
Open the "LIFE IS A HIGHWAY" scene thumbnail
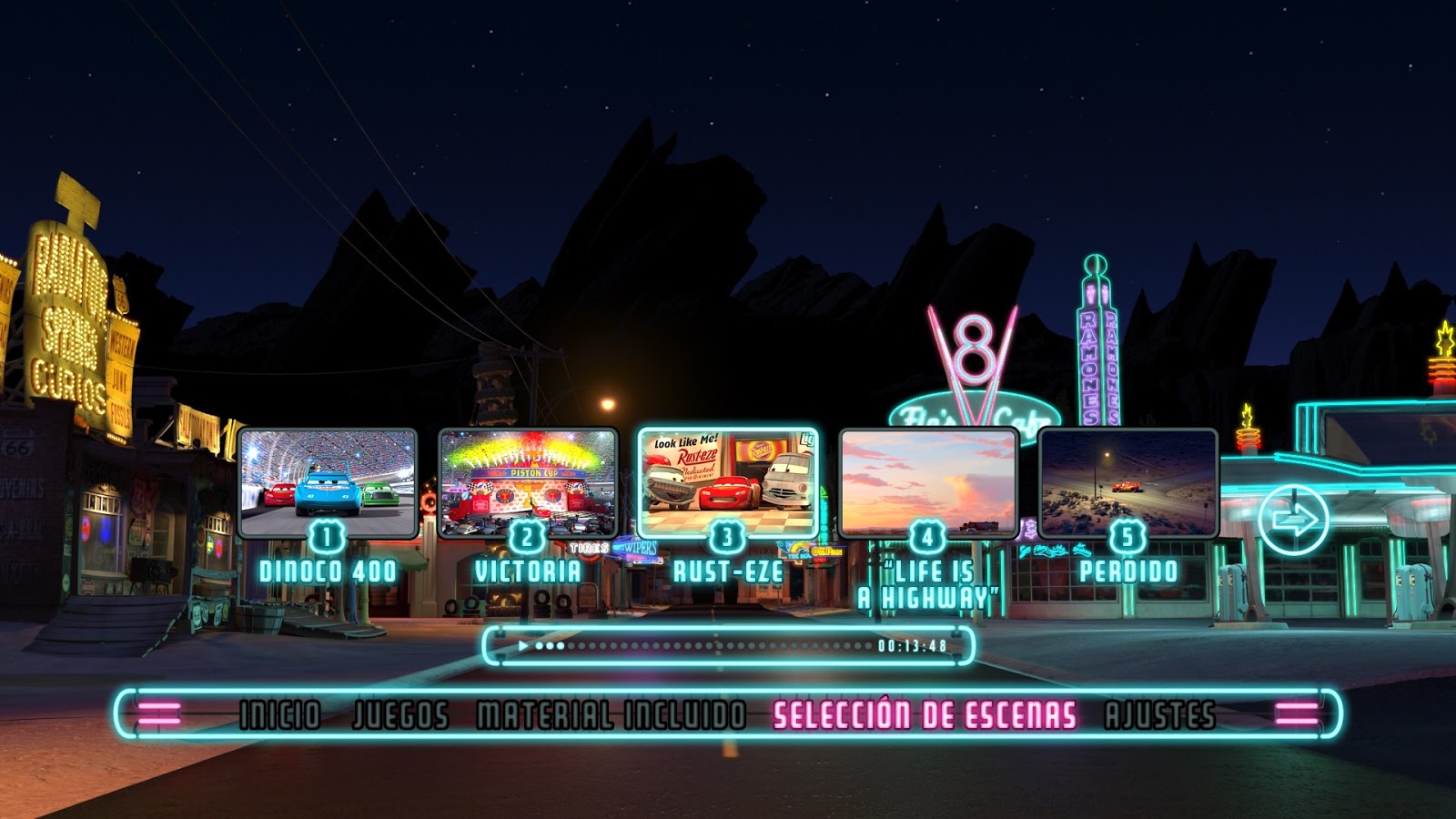pyautogui.click(x=926, y=480)
